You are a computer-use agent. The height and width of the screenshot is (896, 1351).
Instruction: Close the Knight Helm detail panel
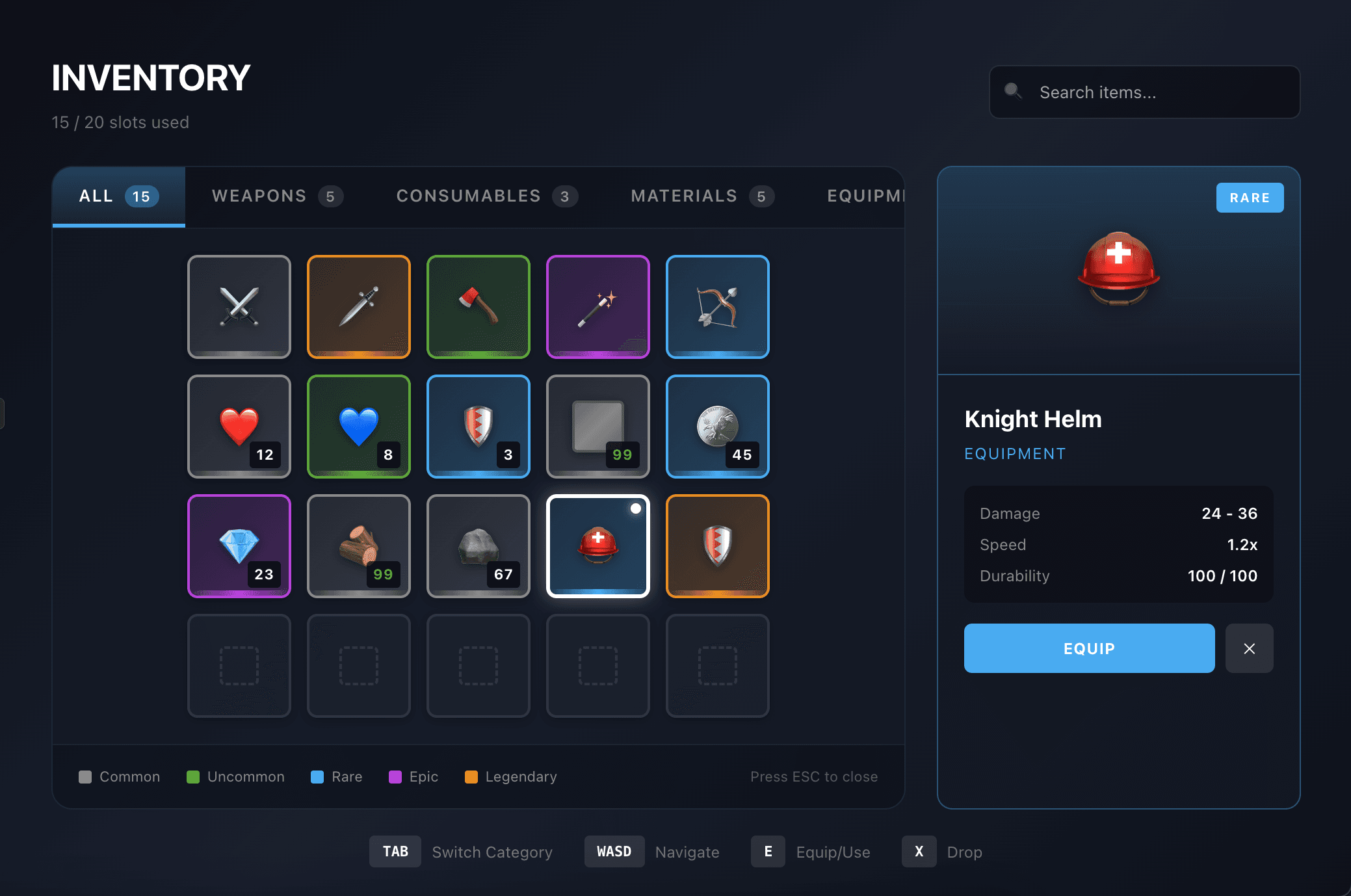click(x=1249, y=648)
